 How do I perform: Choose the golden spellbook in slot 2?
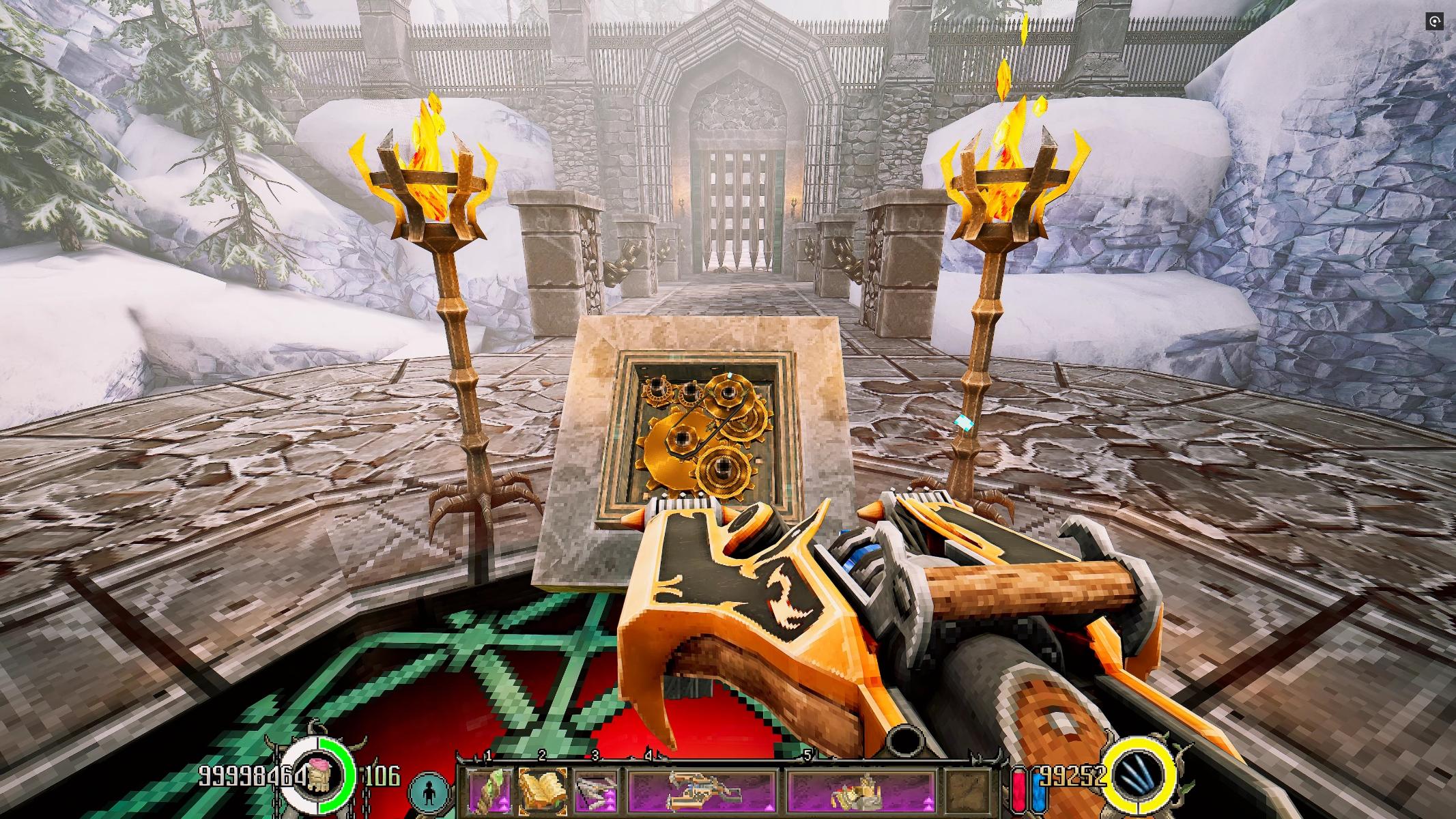point(543,776)
